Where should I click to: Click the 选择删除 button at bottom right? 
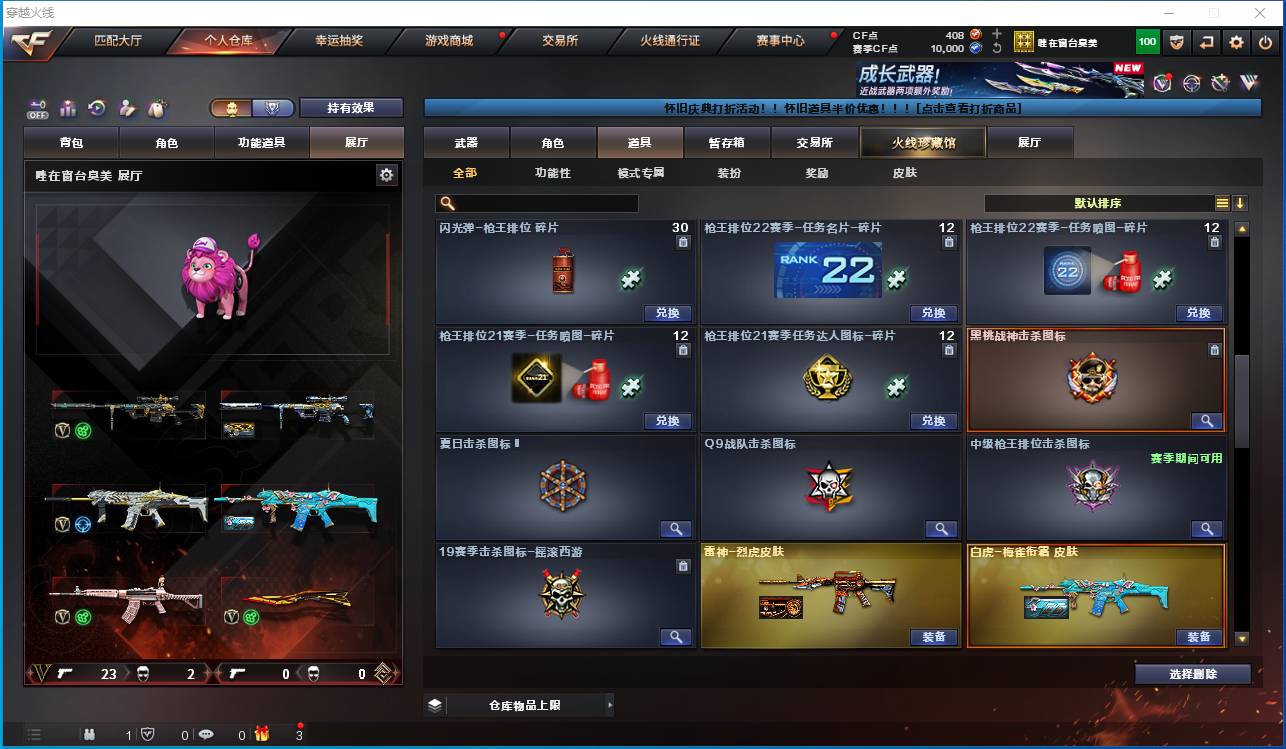coord(1192,674)
